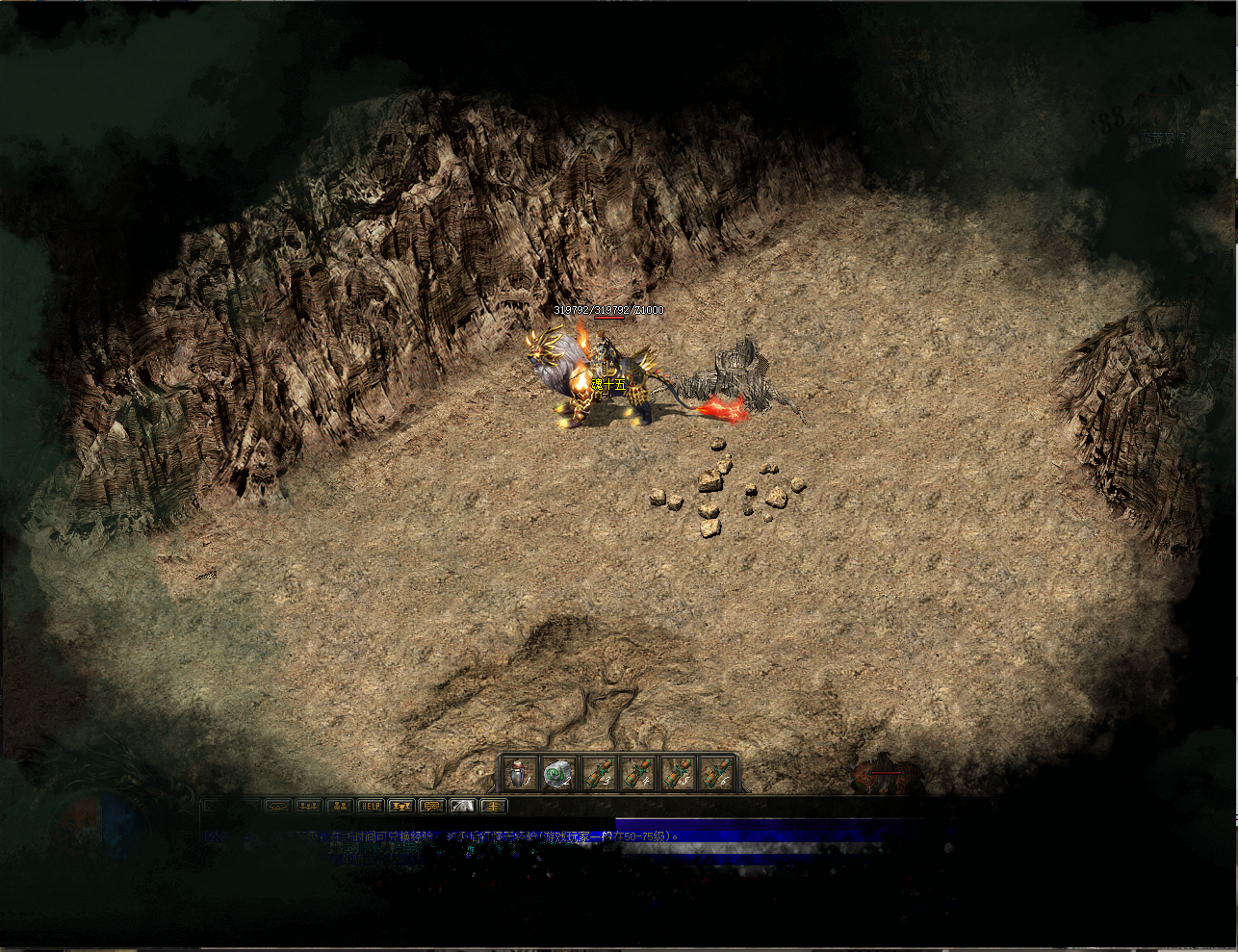Screen dimensions: 1238x952
Task: Use the bundled scroll in hotbar slot 5
Action: [x=678, y=773]
